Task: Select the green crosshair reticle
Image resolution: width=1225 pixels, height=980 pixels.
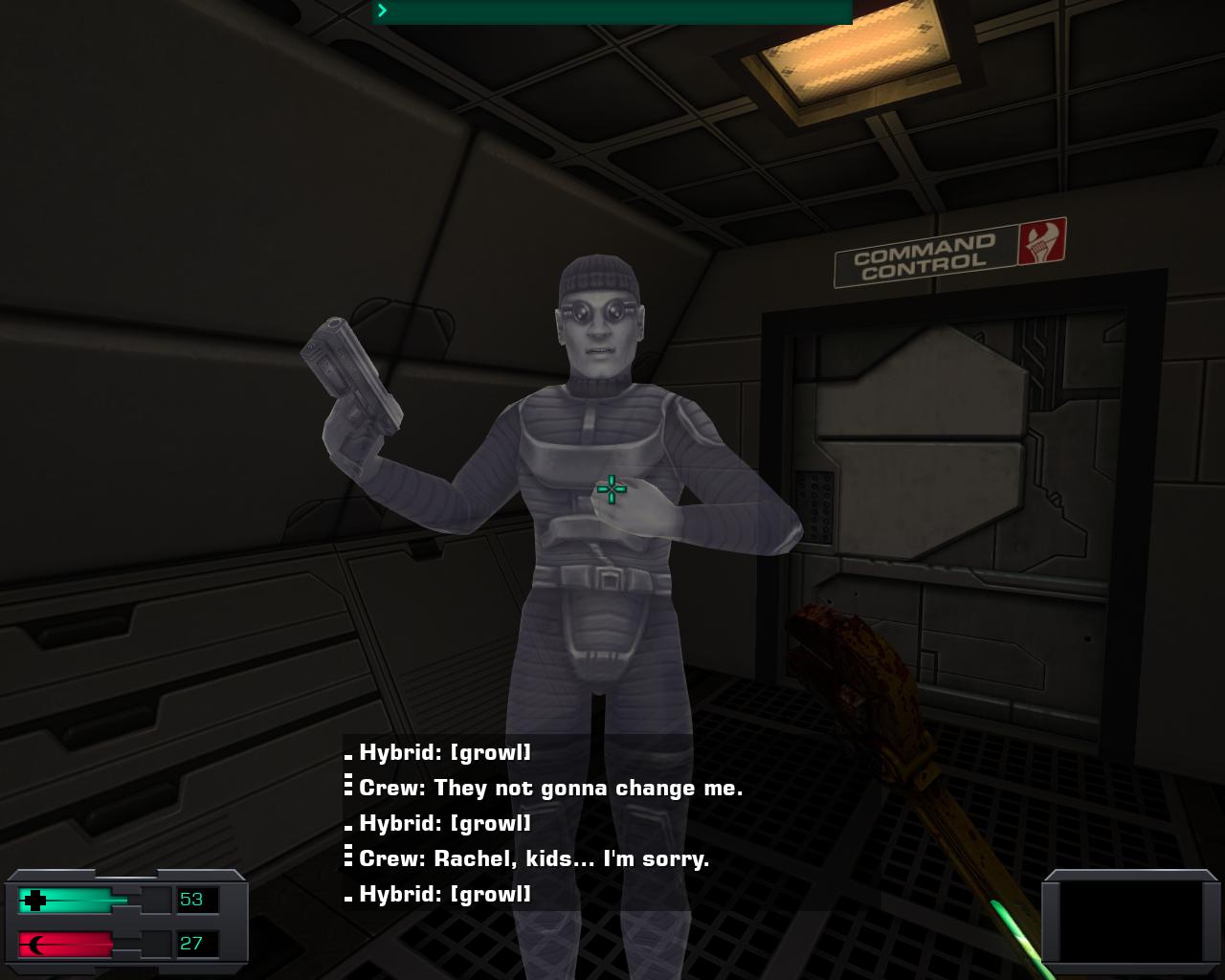Action: click(x=610, y=489)
